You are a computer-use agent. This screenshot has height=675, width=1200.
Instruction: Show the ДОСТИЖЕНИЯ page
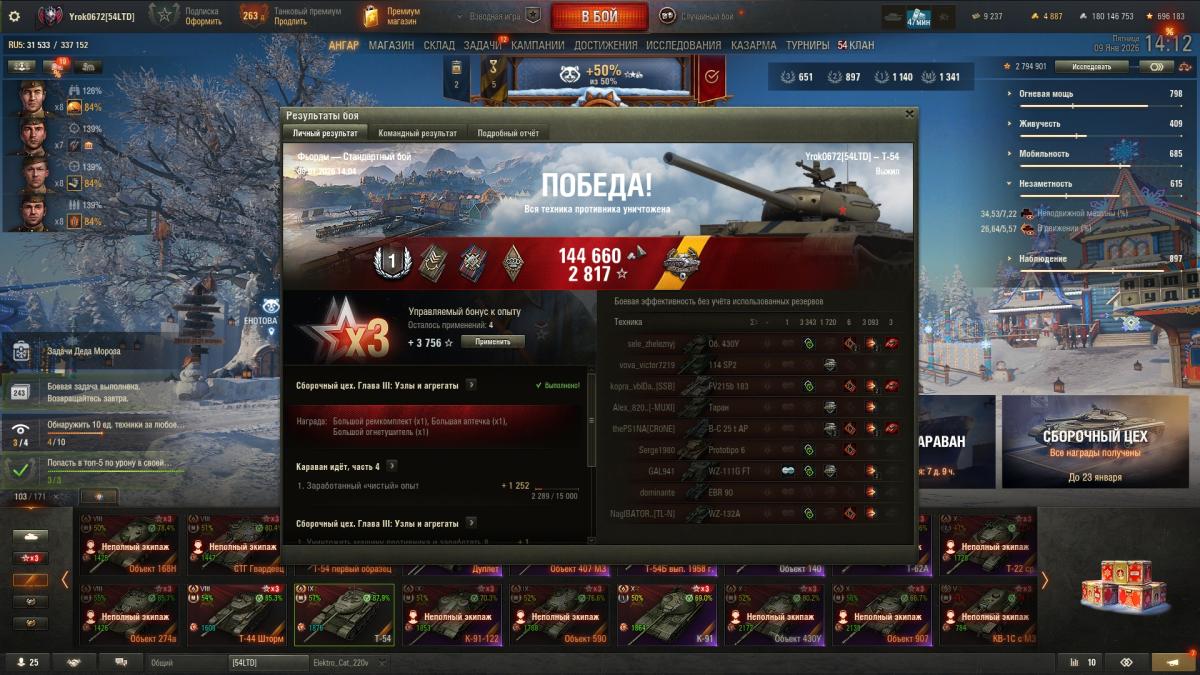click(x=606, y=45)
